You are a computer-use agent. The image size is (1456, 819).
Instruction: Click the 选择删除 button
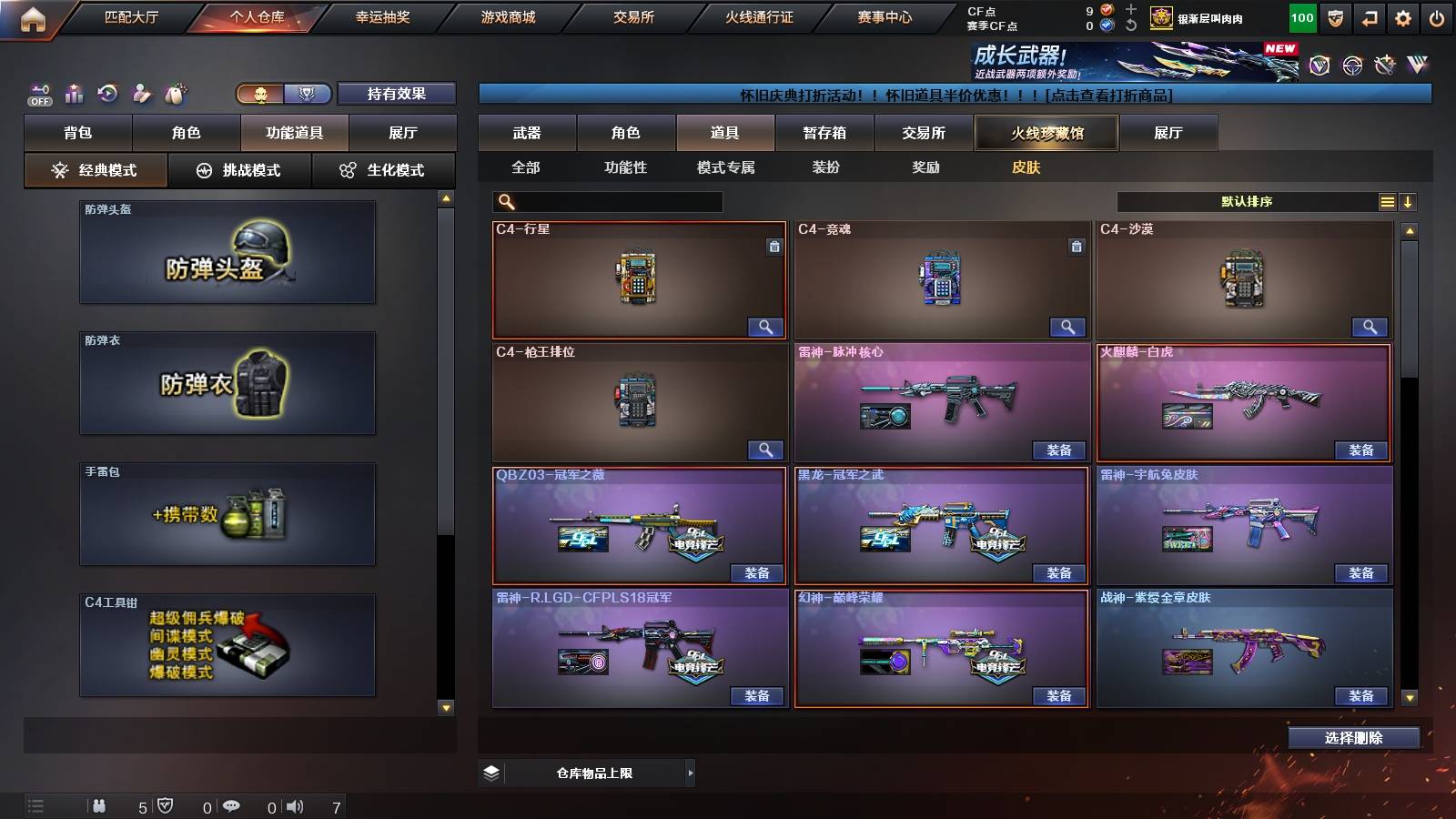pos(1353,737)
